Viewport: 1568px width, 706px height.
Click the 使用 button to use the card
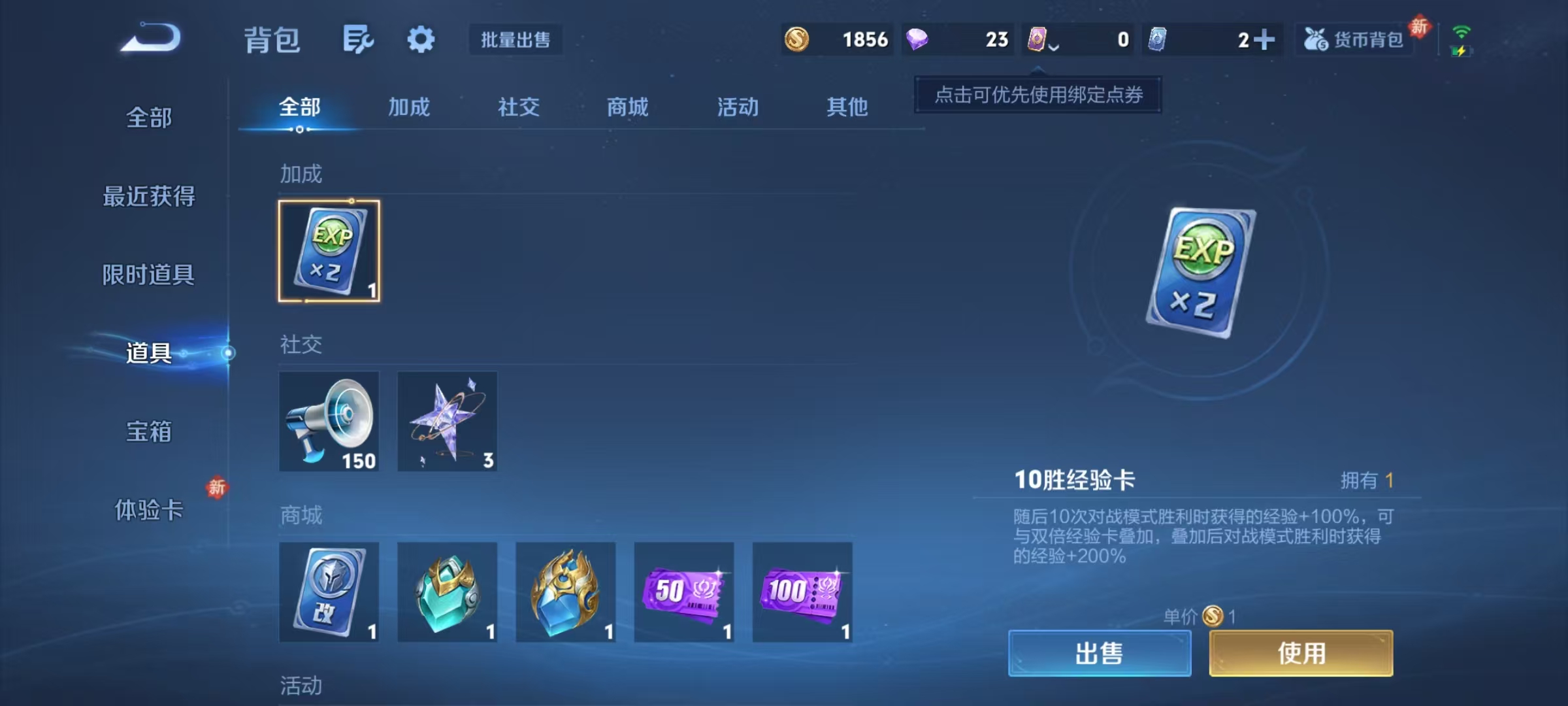(x=1300, y=653)
